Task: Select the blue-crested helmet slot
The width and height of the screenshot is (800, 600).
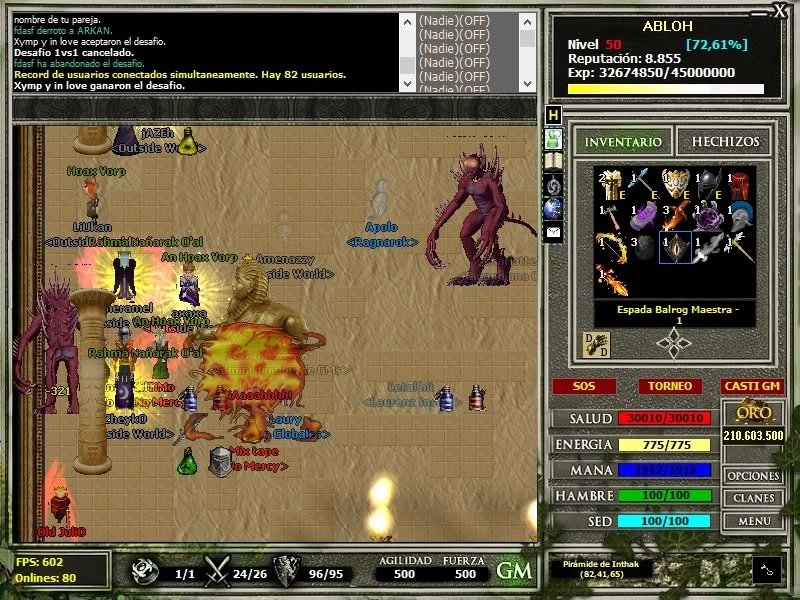Action: 740,214
